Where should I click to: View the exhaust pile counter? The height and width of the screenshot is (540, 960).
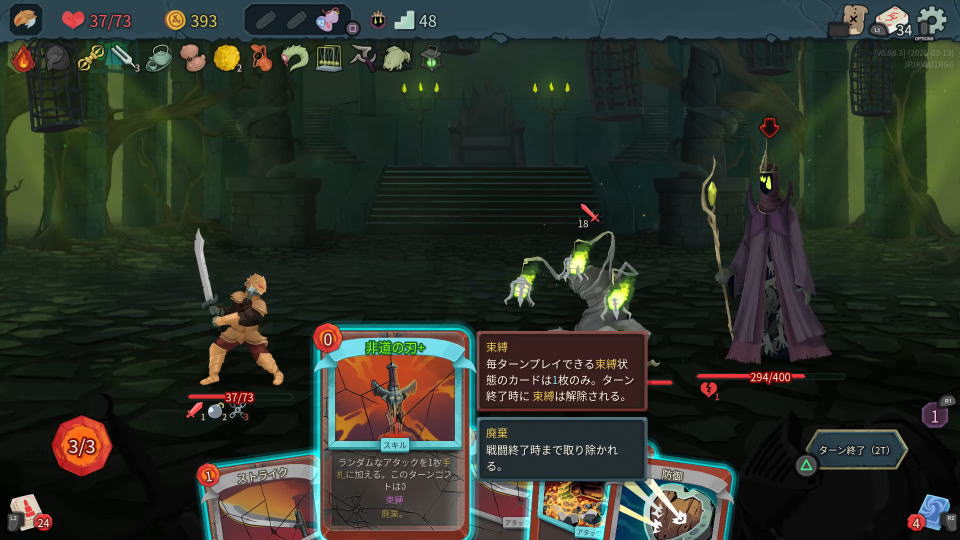pyautogui.click(x=935, y=414)
